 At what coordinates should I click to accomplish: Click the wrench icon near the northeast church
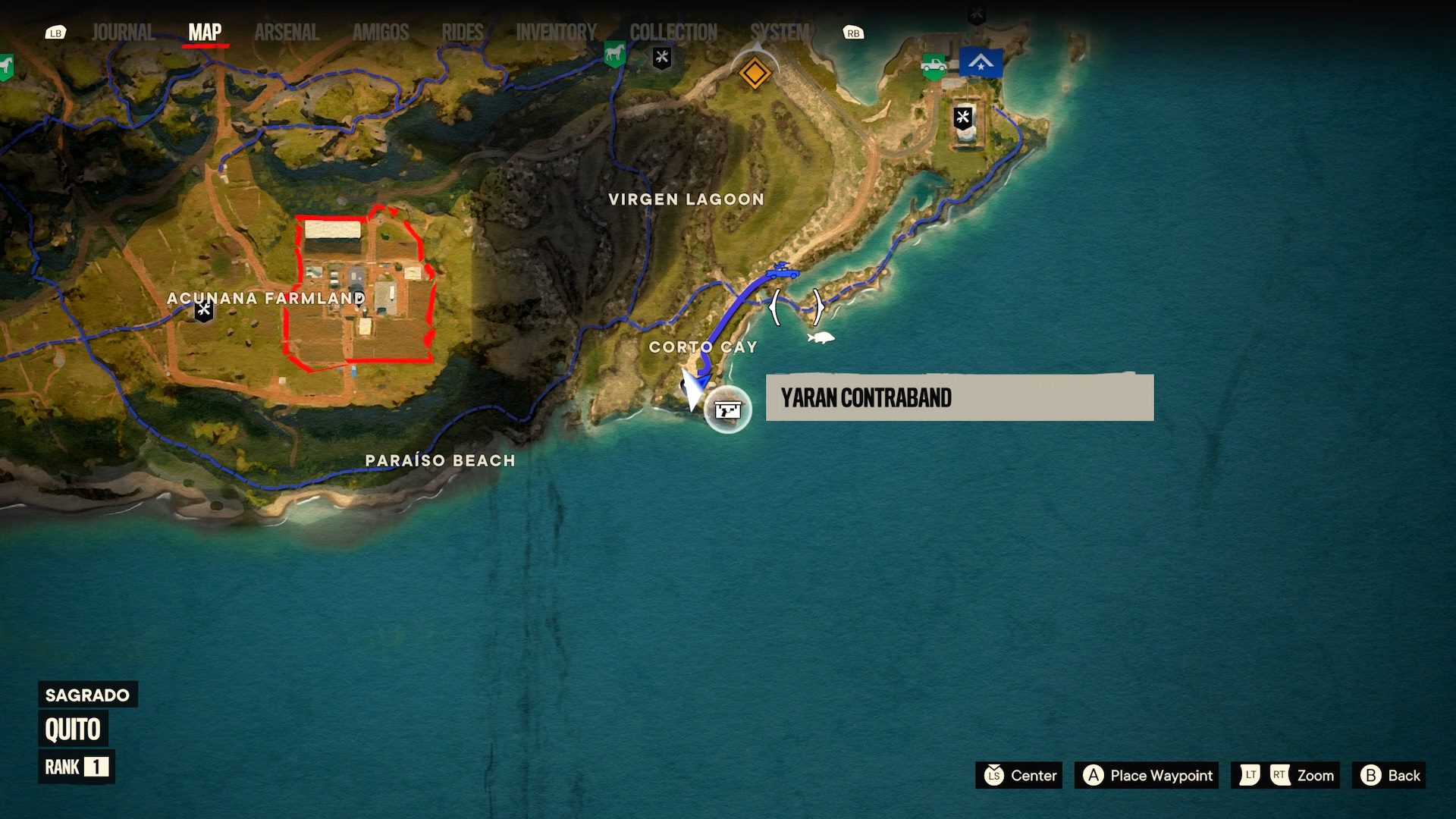pyautogui.click(x=962, y=118)
